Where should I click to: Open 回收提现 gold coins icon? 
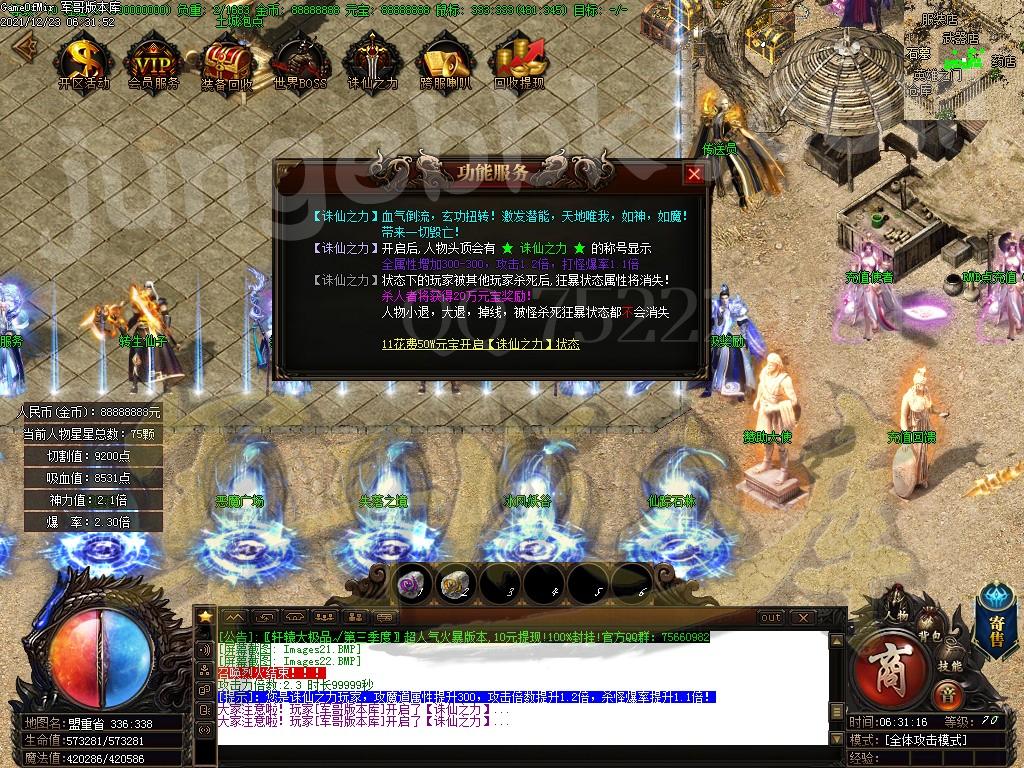click(x=519, y=63)
